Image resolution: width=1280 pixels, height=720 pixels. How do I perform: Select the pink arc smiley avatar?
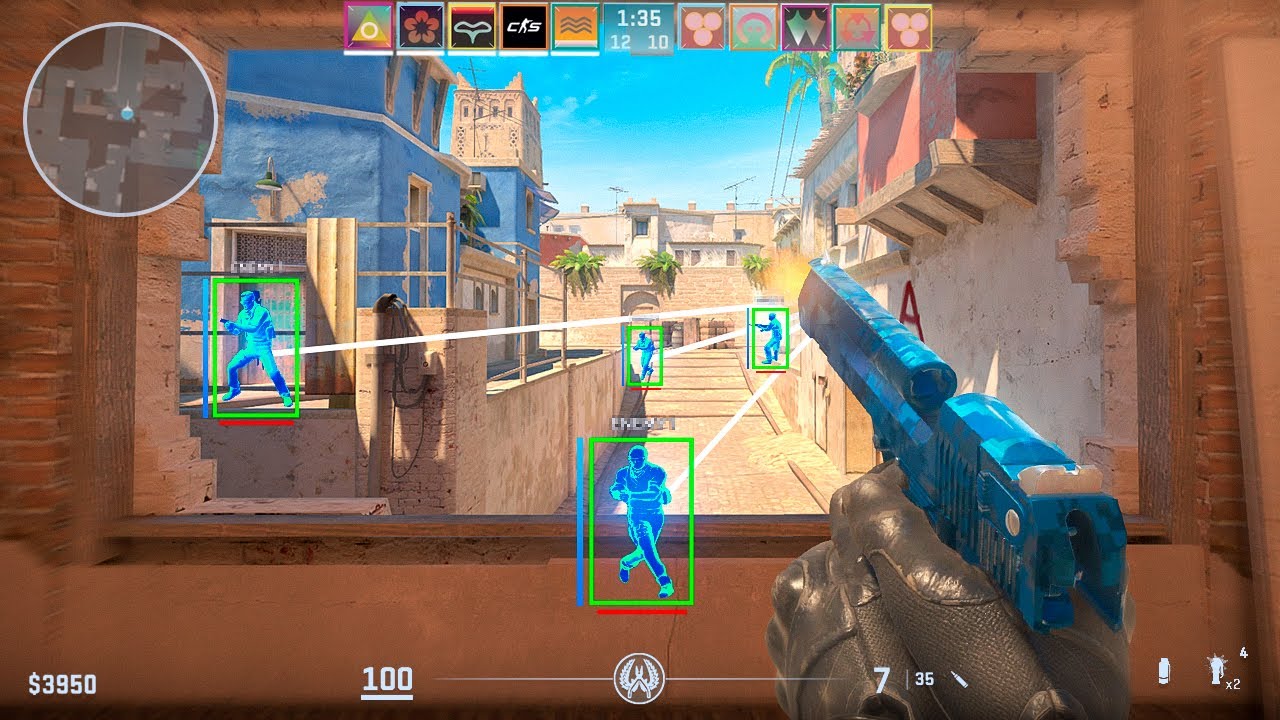pos(753,27)
